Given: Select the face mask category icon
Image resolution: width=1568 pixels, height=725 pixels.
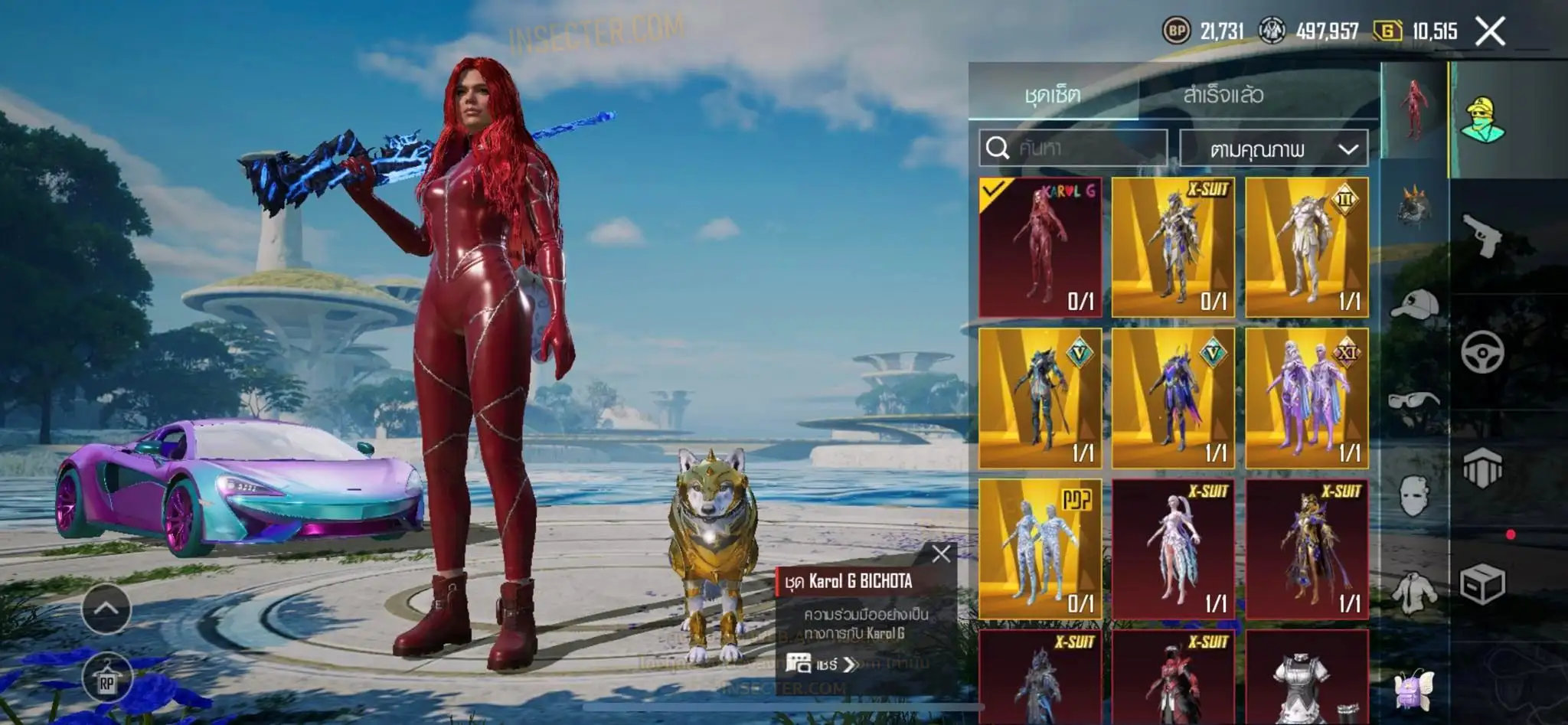Looking at the screenshot, I should [1413, 496].
